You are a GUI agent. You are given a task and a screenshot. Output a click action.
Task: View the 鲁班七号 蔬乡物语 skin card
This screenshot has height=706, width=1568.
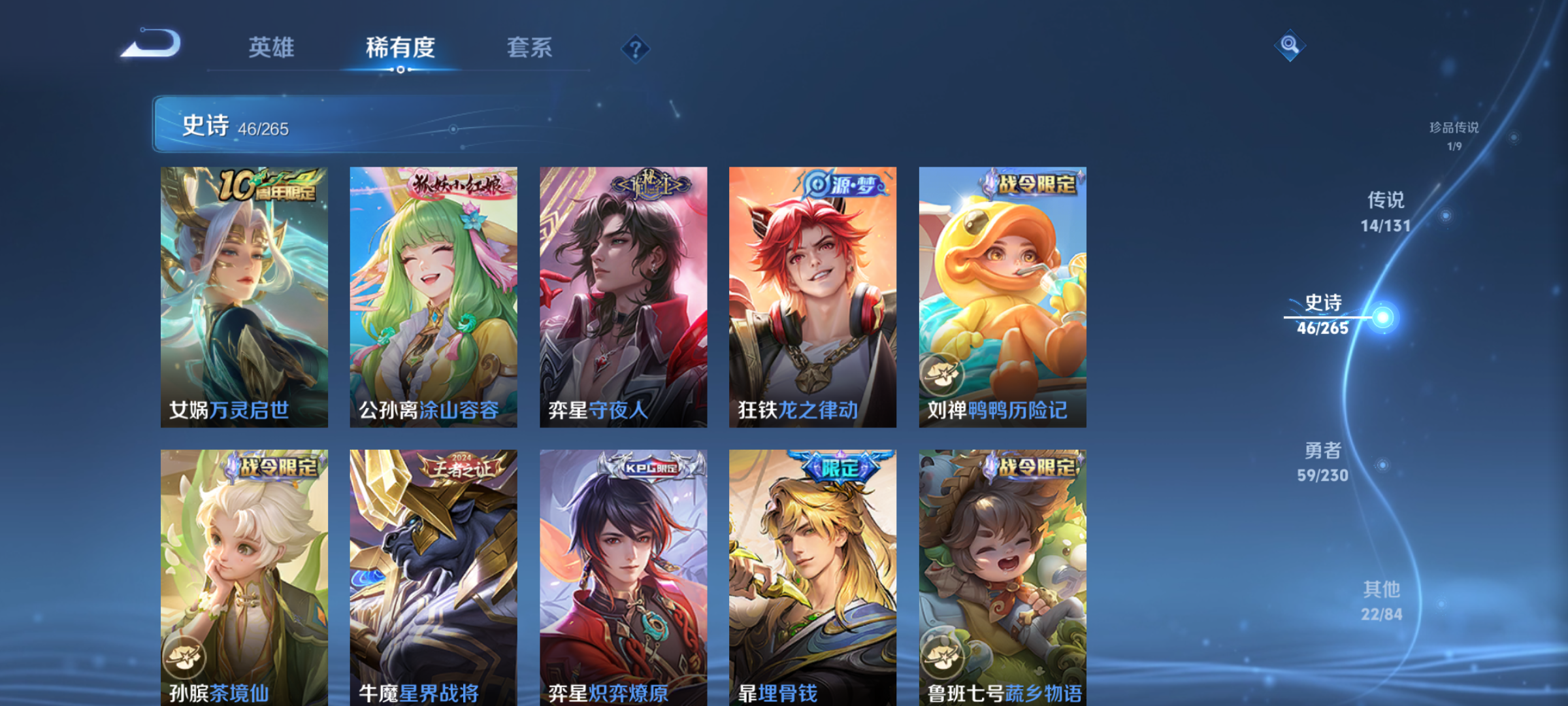[x=1002, y=577]
